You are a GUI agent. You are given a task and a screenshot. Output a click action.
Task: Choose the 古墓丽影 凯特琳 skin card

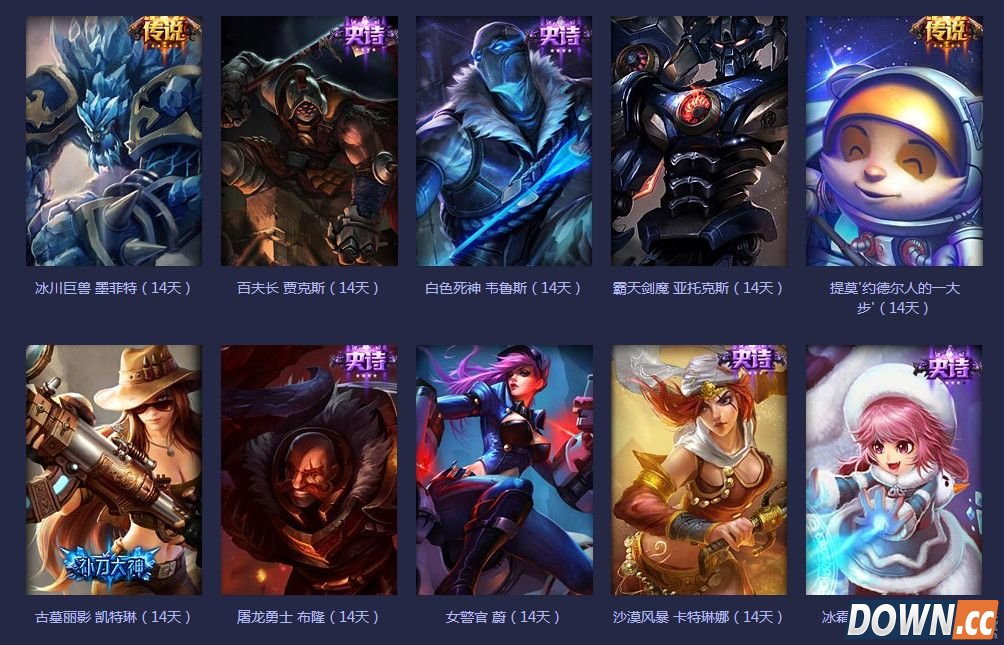tap(113, 470)
